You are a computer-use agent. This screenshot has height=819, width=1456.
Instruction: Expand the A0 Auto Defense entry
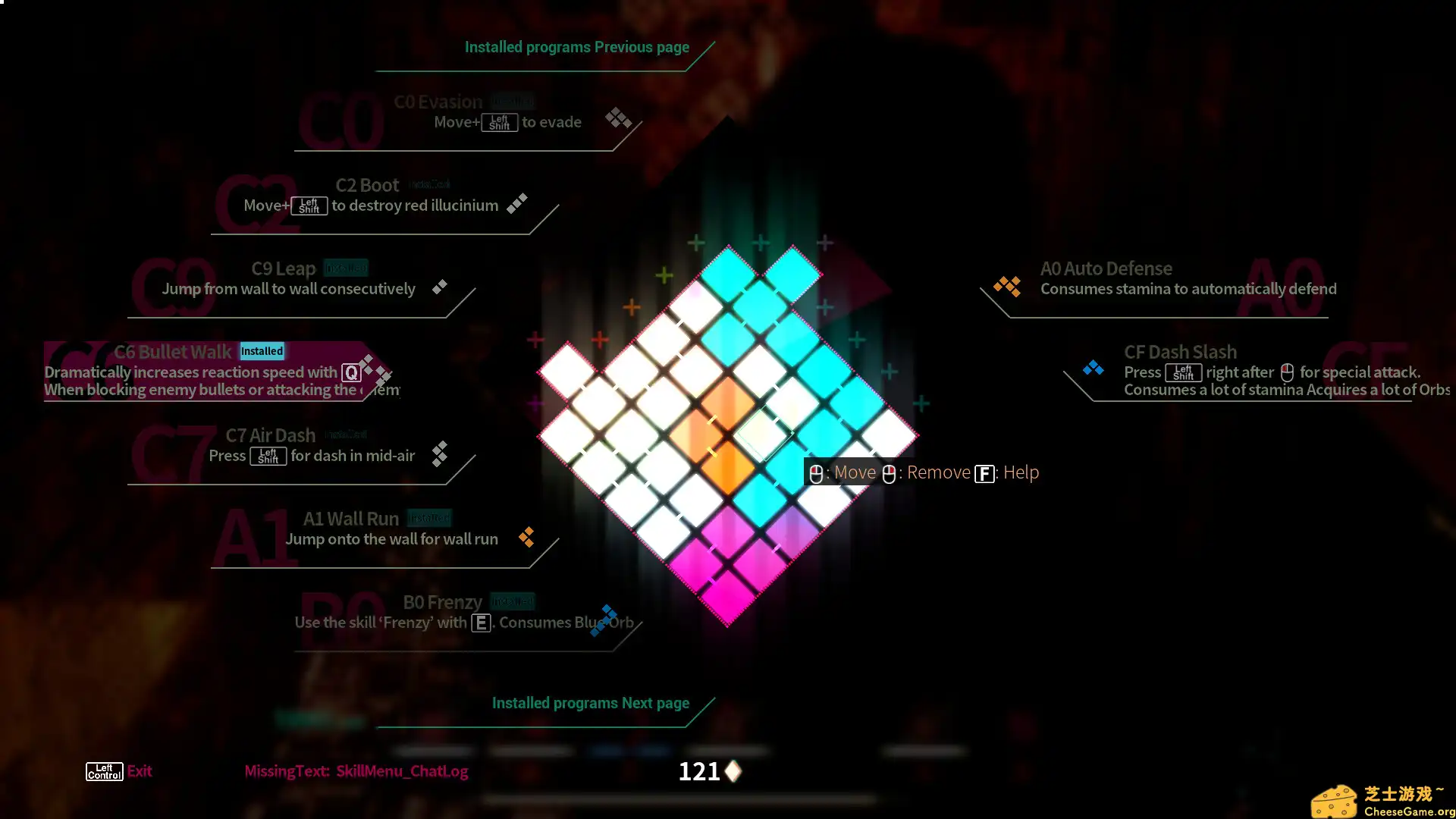pos(1106,268)
